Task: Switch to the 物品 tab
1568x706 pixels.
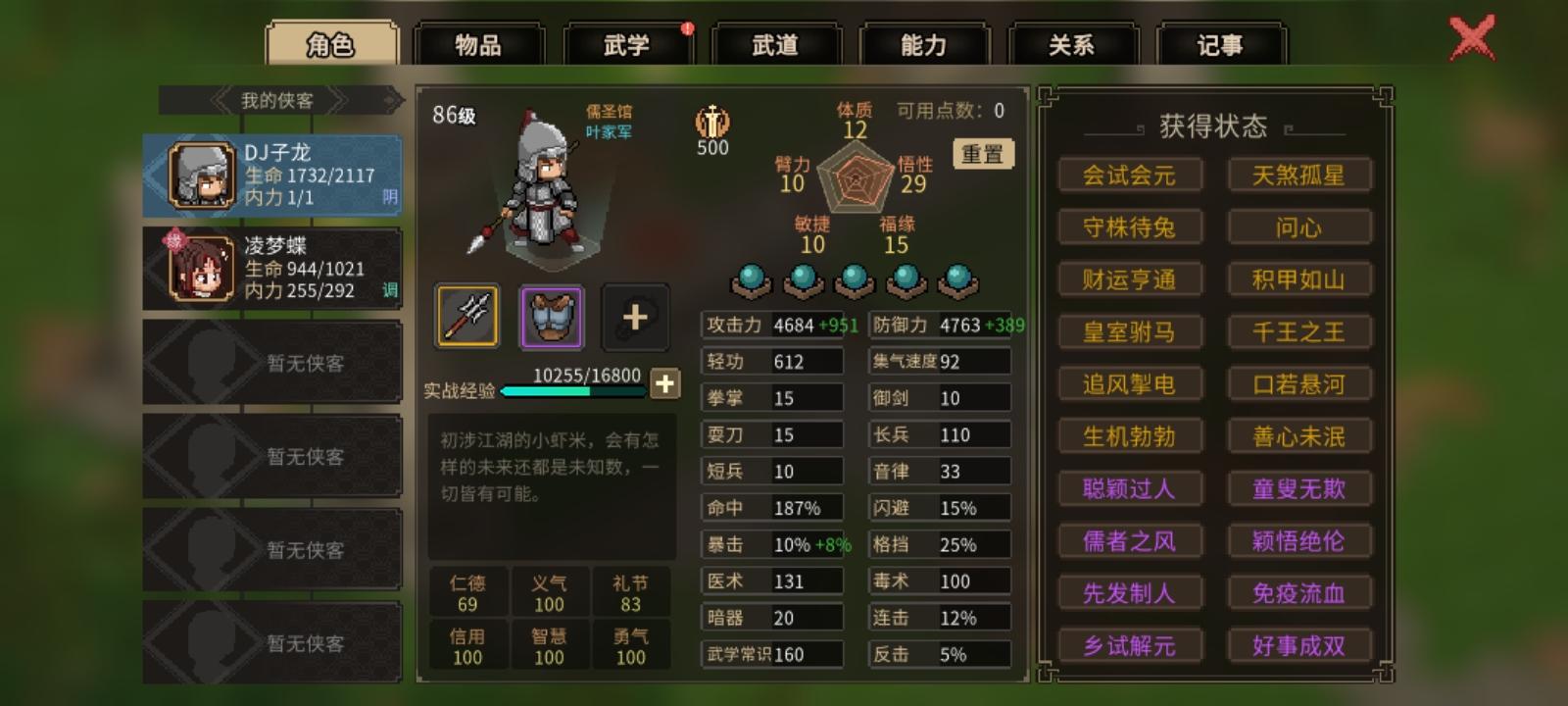Action: tap(479, 43)
